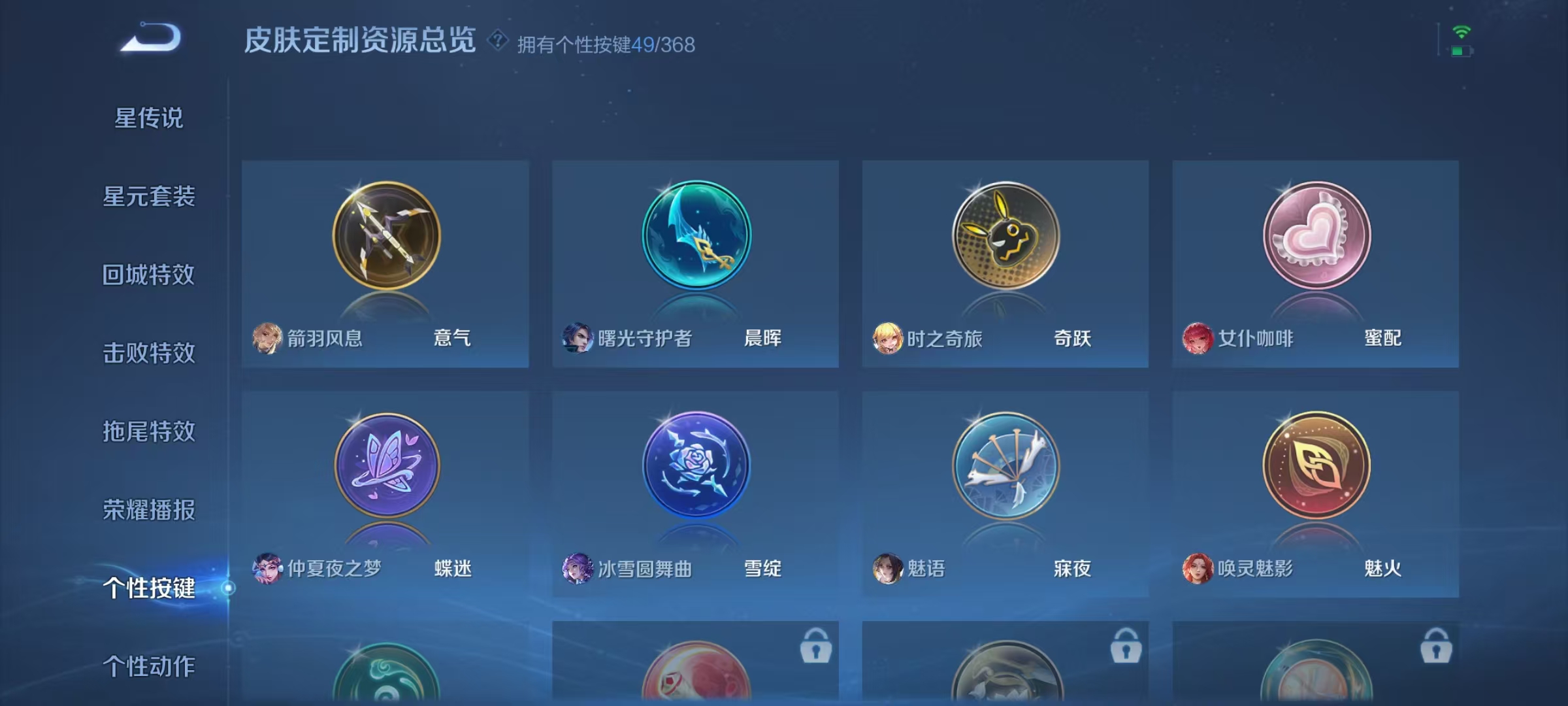The image size is (1568, 706).
Task: Open the help icon beside the page title
Action: click(497, 41)
